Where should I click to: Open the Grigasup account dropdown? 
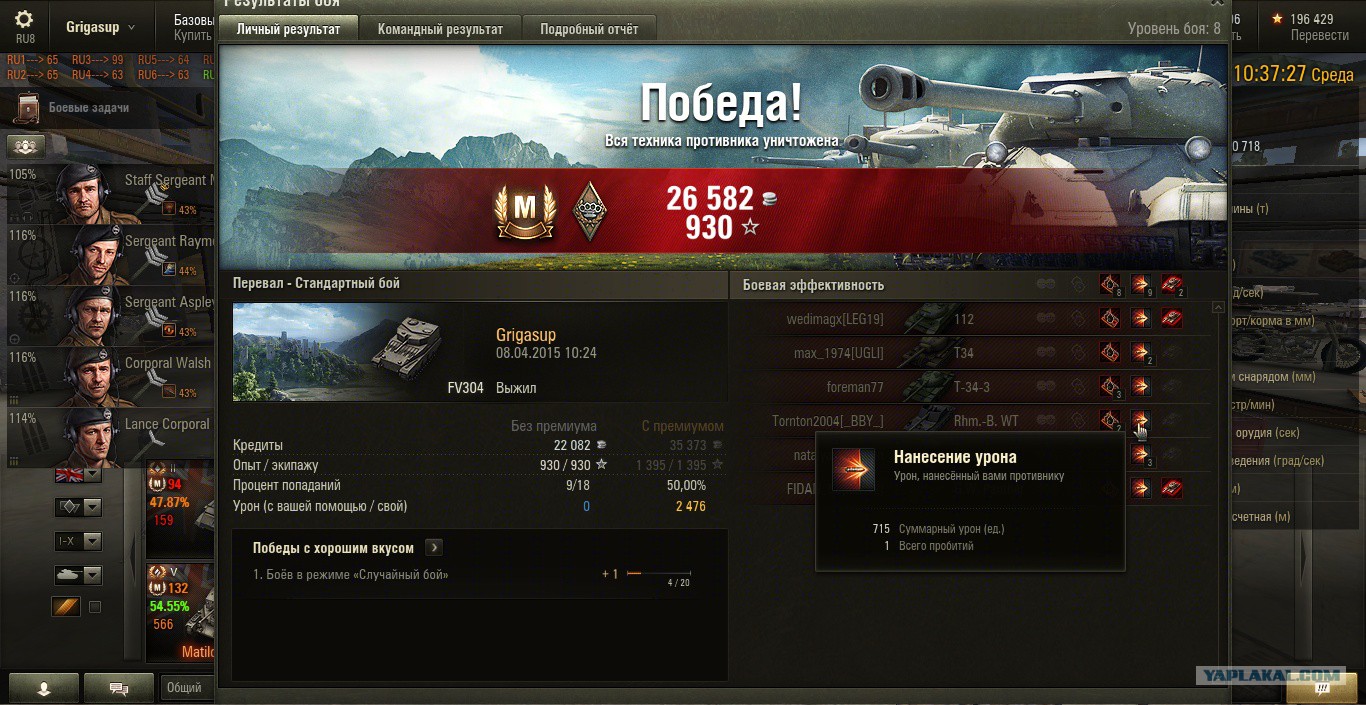pyautogui.click(x=100, y=27)
